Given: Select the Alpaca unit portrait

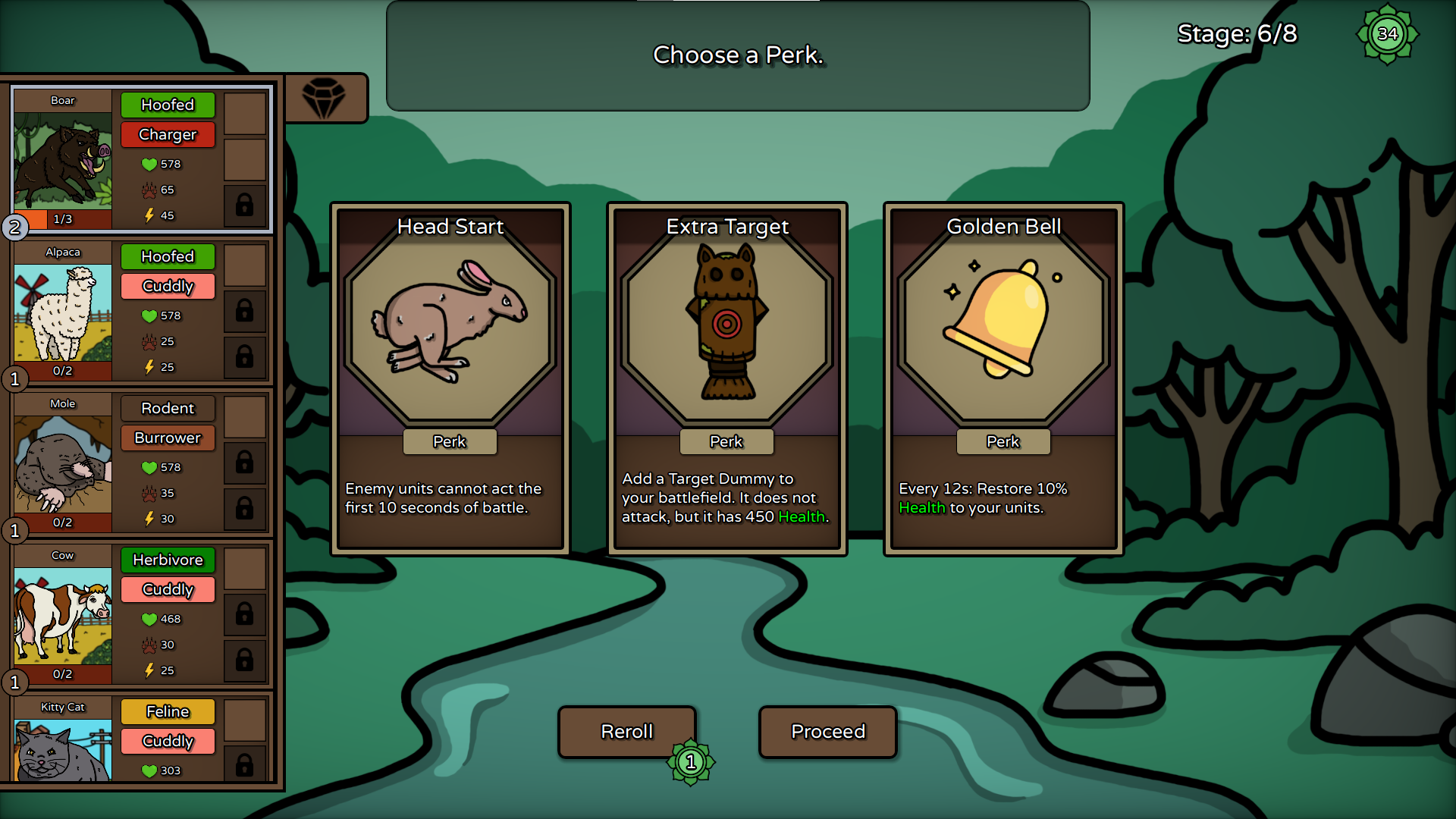Looking at the screenshot, I should [x=63, y=312].
